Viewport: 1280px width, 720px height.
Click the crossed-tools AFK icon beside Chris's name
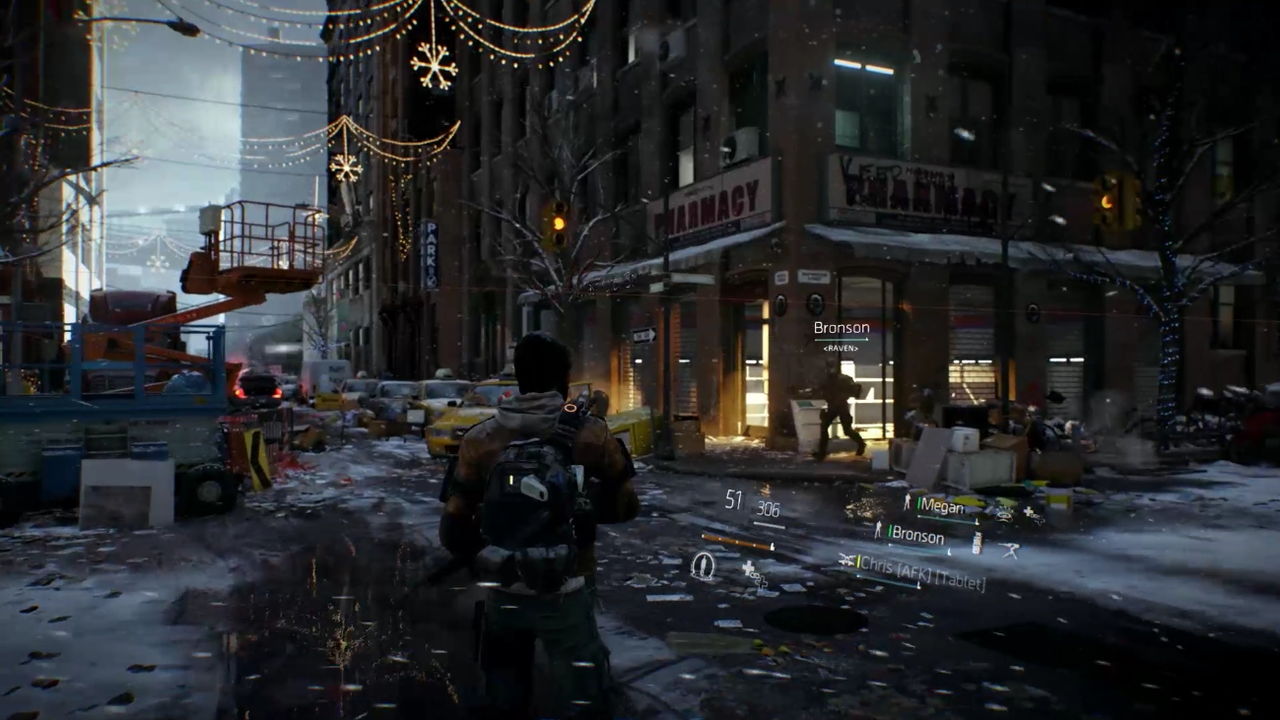(846, 560)
